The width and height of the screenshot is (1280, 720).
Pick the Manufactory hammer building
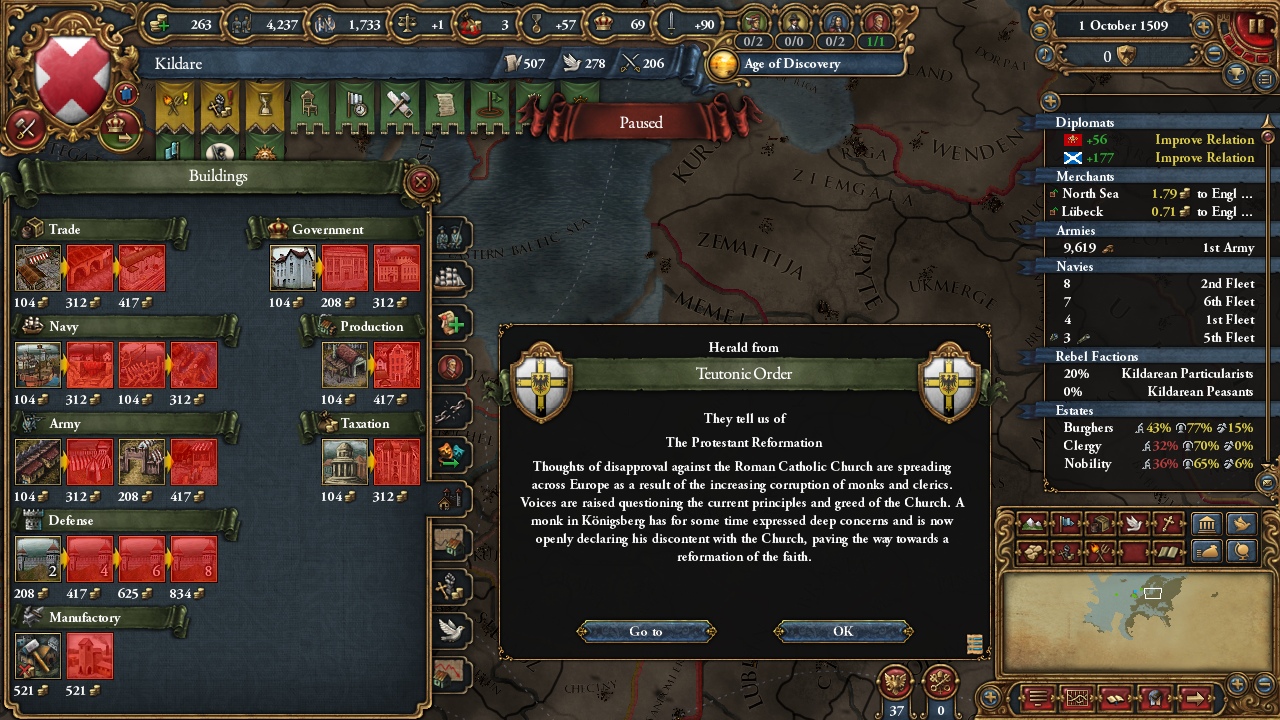(x=38, y=656)
